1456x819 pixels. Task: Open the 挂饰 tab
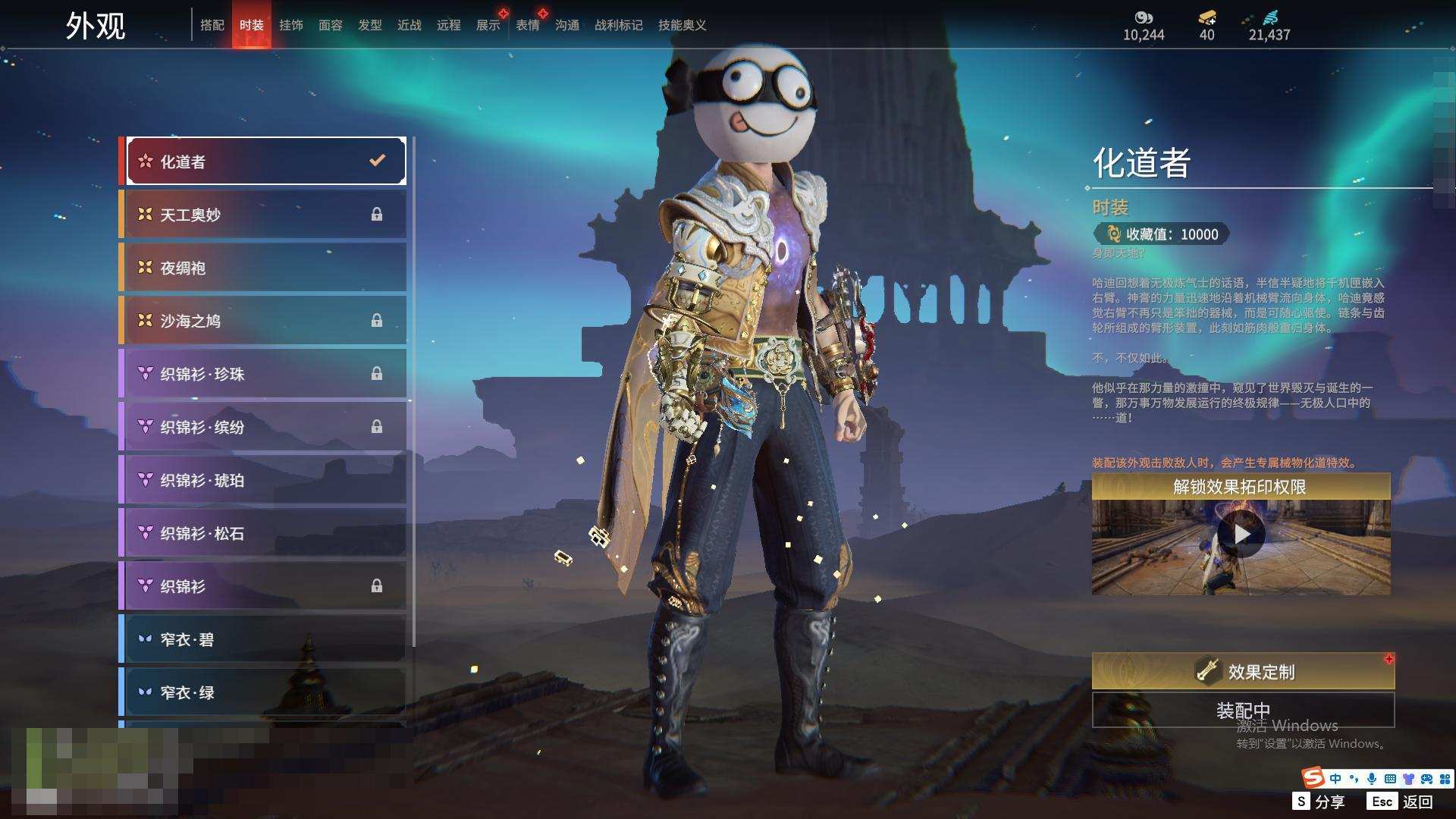click(291, 25)
